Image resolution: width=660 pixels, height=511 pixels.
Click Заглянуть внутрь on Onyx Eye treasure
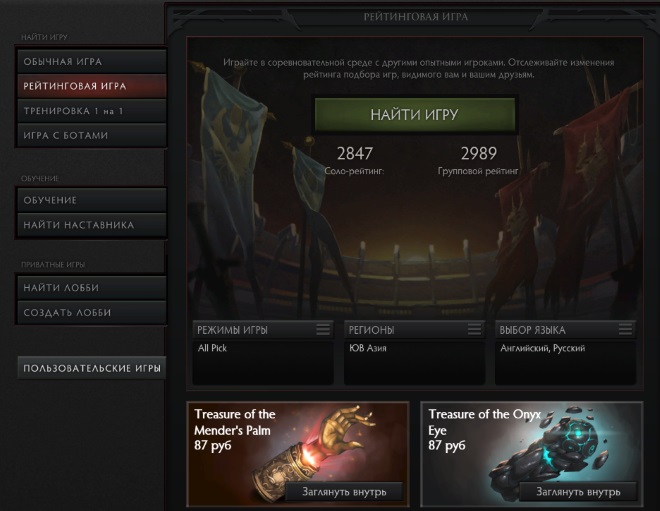pyautogui.click(x=577, y=491)
